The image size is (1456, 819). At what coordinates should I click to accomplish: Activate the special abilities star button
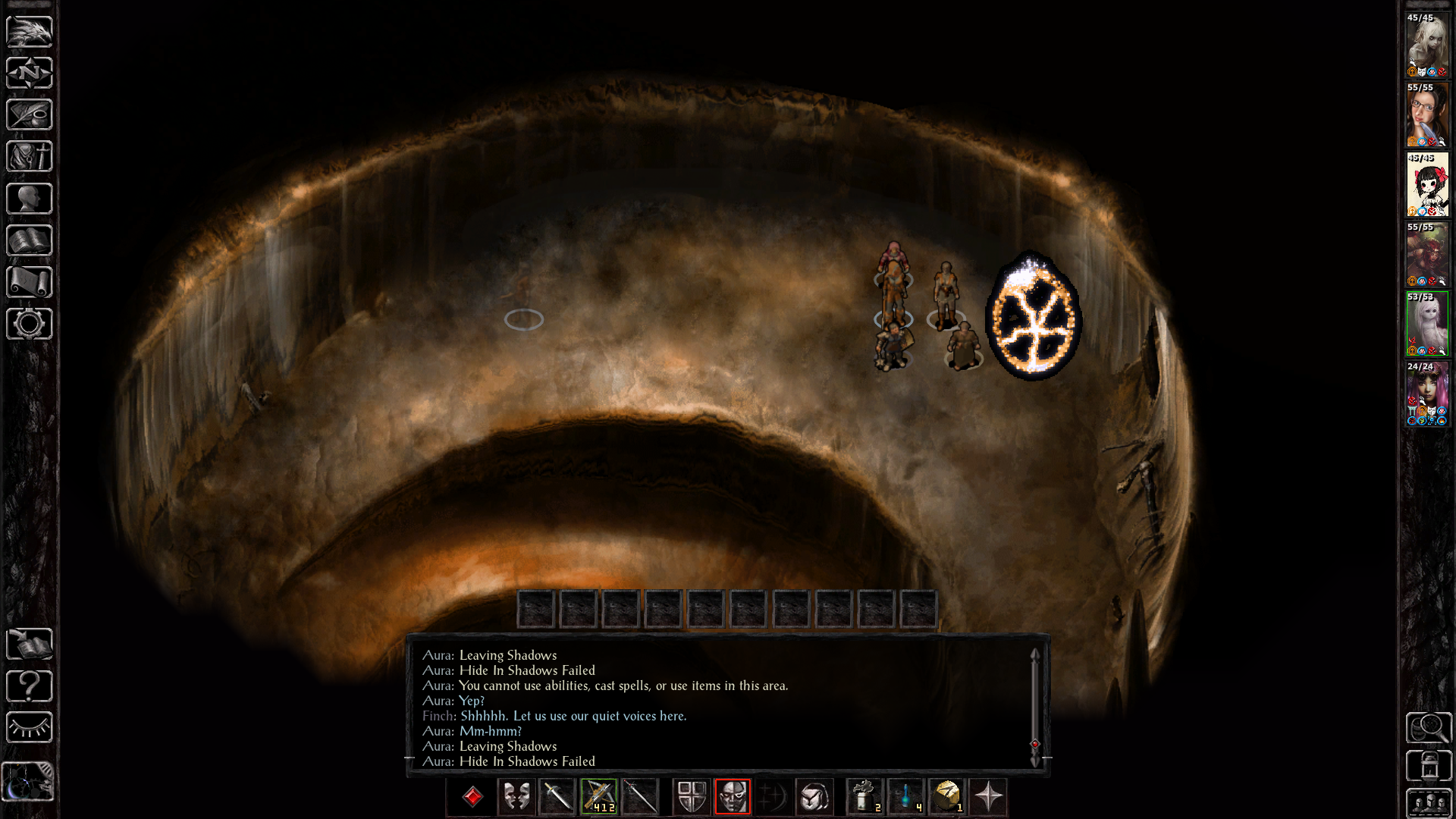point(988,797)
